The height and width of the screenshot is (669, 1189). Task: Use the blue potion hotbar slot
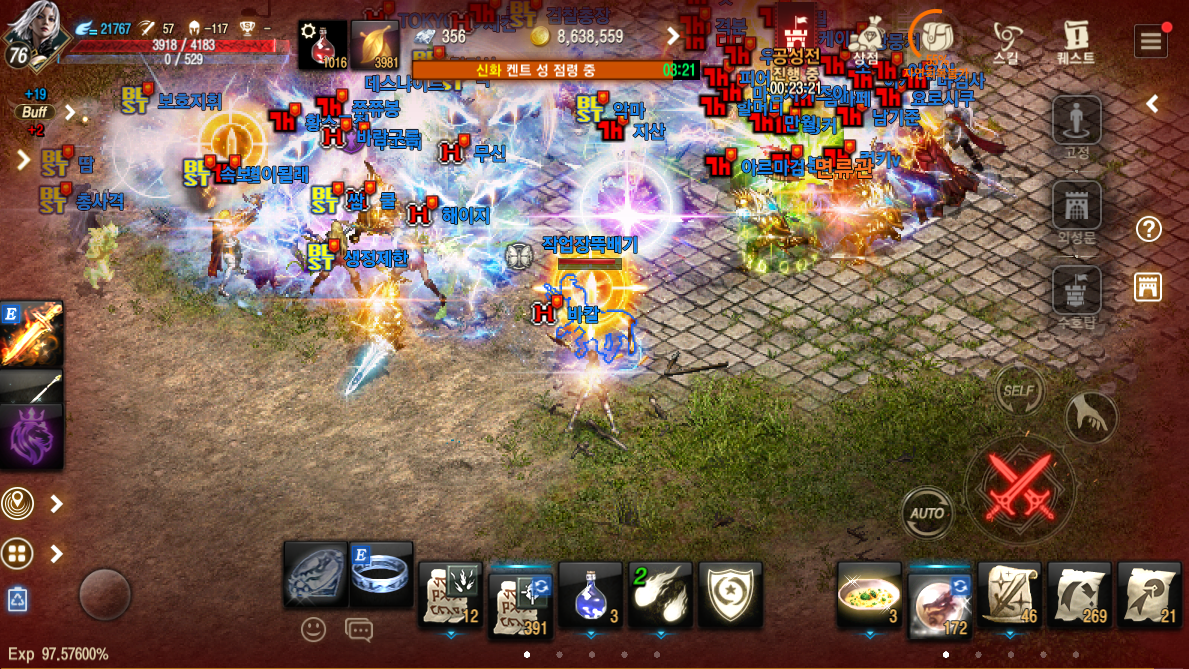pos(590,595)
